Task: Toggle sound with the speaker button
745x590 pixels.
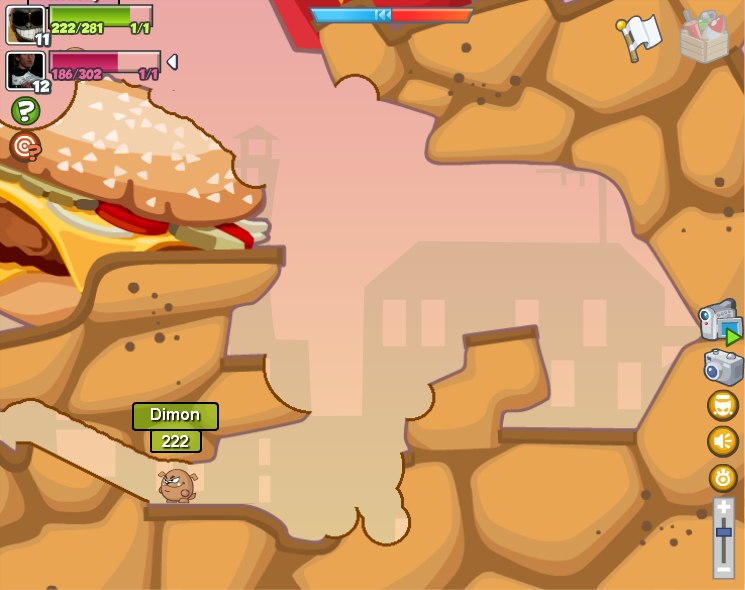Action: (723, 441)
